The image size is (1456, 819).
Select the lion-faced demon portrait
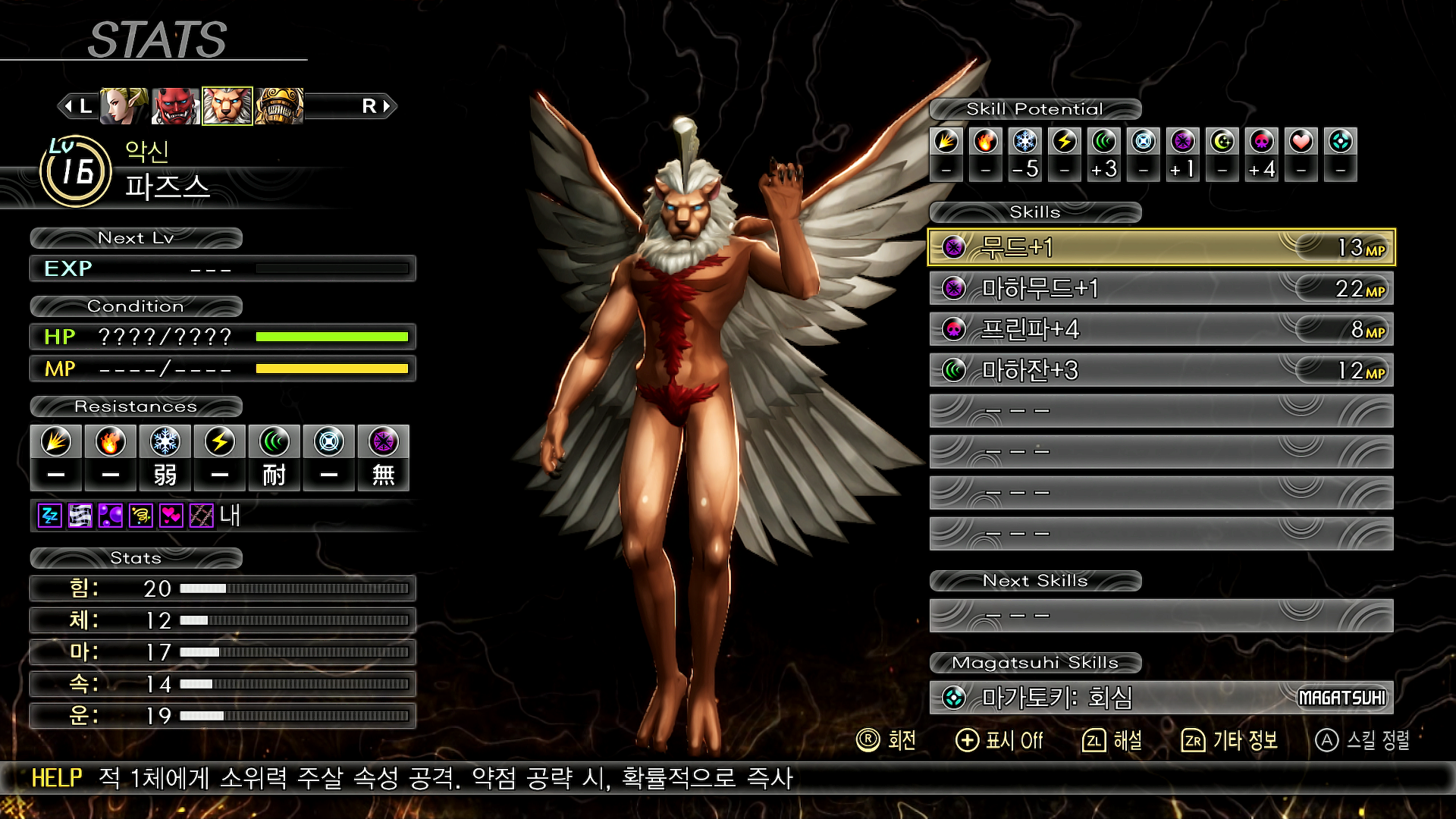click(227, 106)
